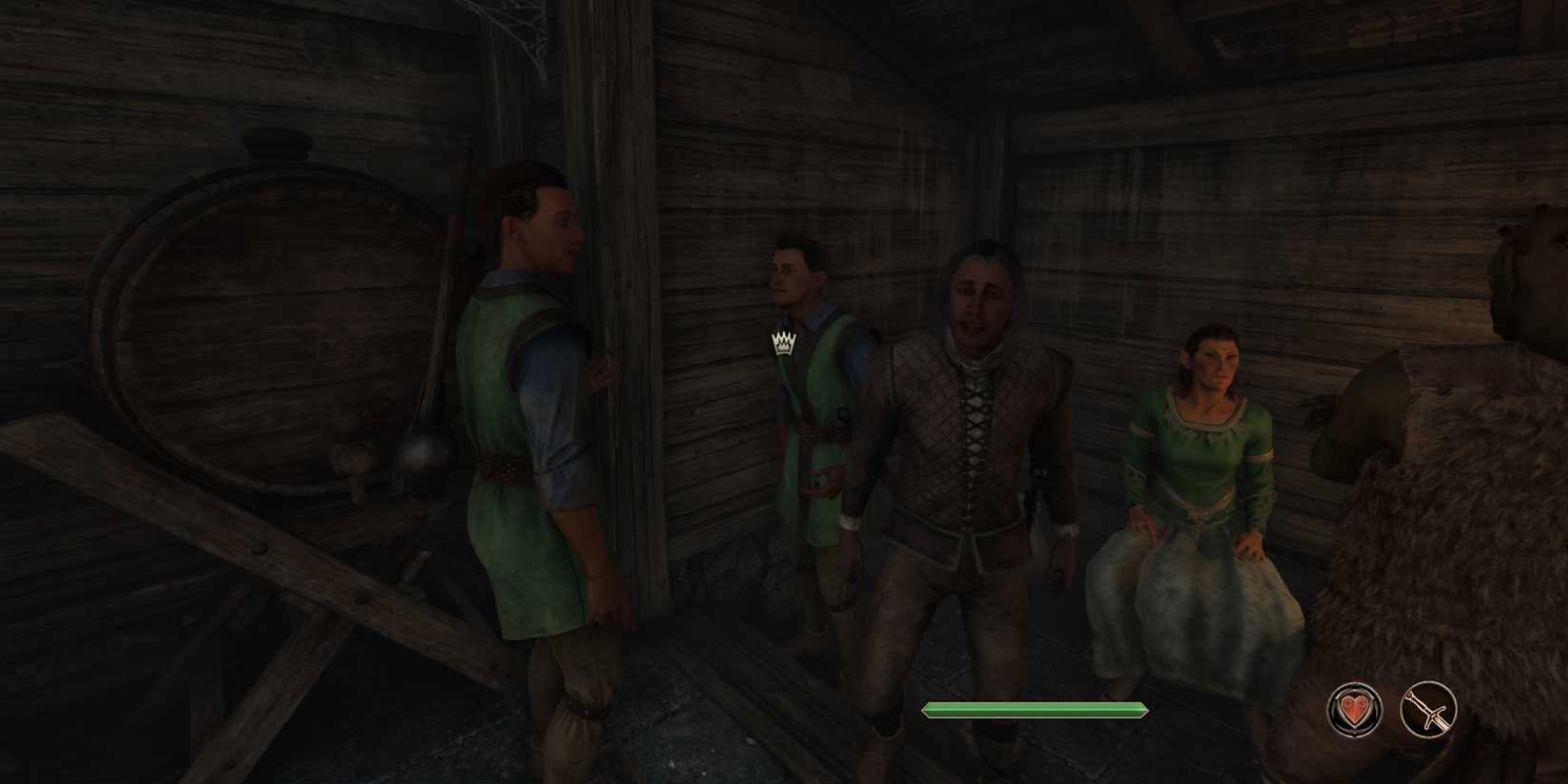This screenshot has width=1568, height=784.
Task: Tap the circular heart emblem bottom right
Action: click(x=1353, y=710)
